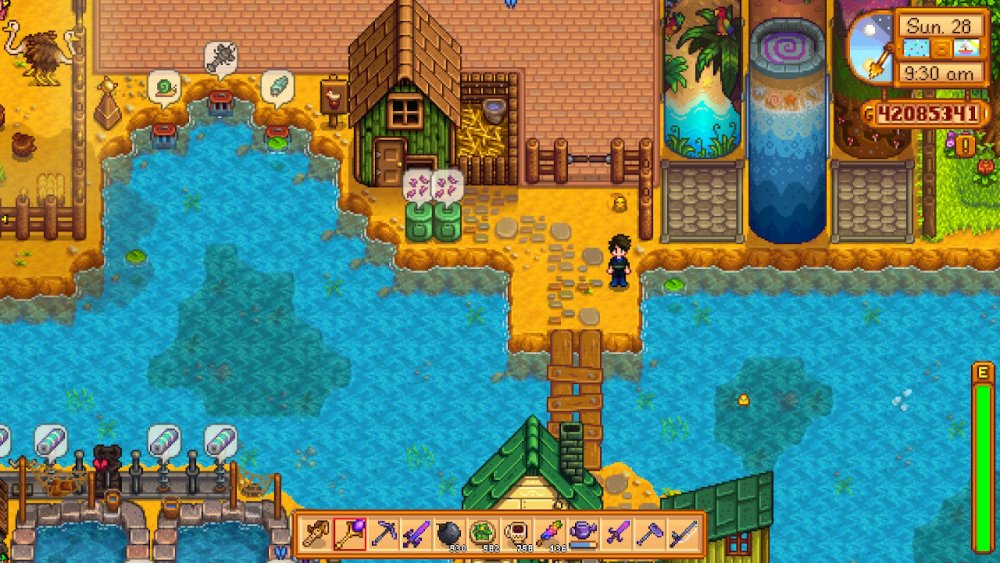Open the journal exclamation mark icon
The height and width of the screenshot is (563, 1000).
tap(967, 146)
